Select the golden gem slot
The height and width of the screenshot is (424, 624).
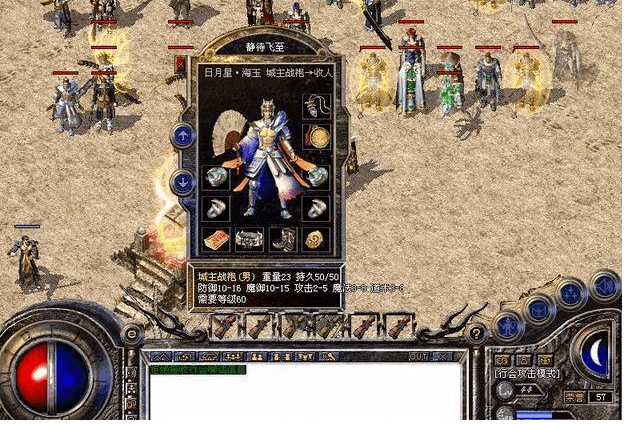coord(315,240)
